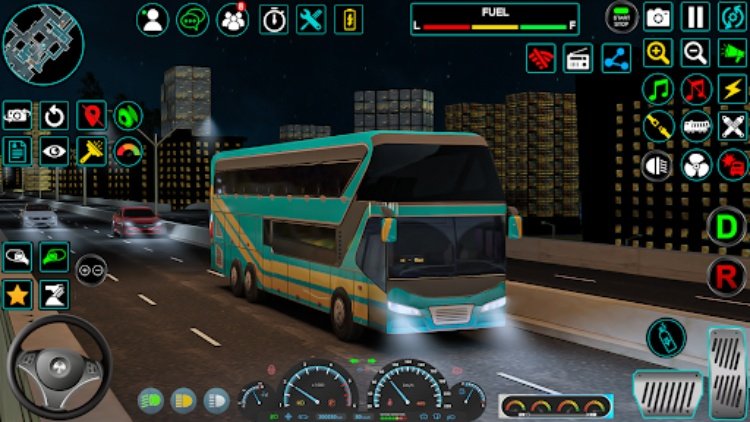Open the repair tools icon
750x422 pixels.
pyautogui.click(x=312, y=19)
